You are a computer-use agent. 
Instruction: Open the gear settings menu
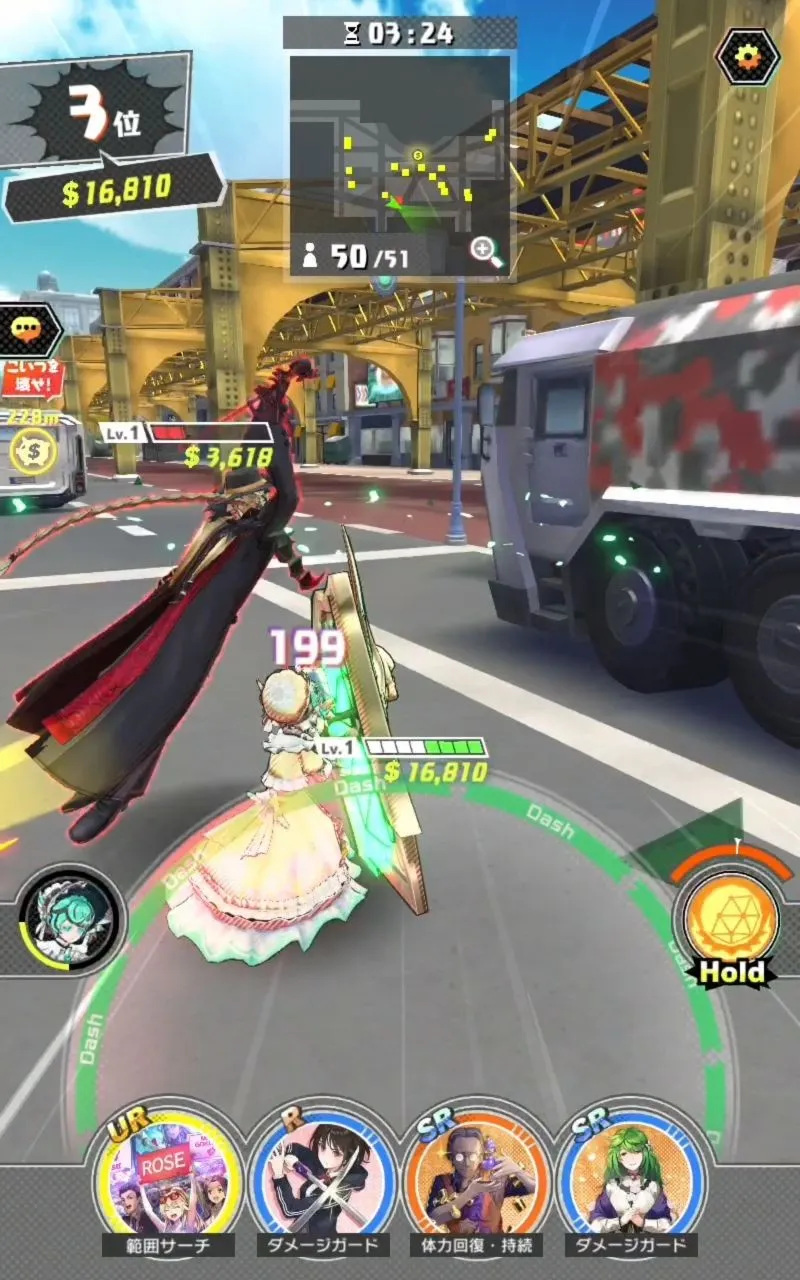[x=748, y=55]
